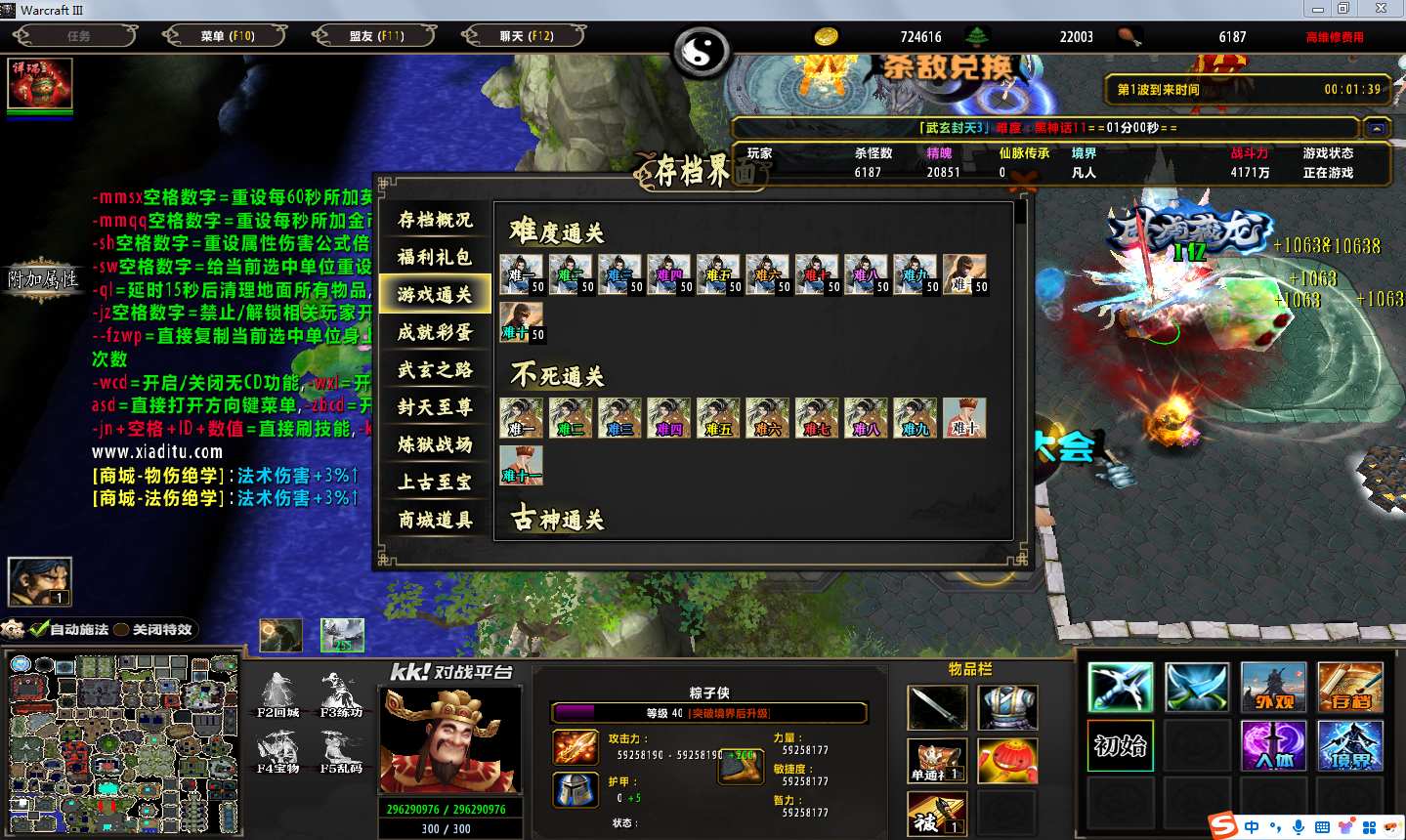The image size is (1406, 840).
Task: Show the 商城道具 shop items tab
Action: (435, 520)
